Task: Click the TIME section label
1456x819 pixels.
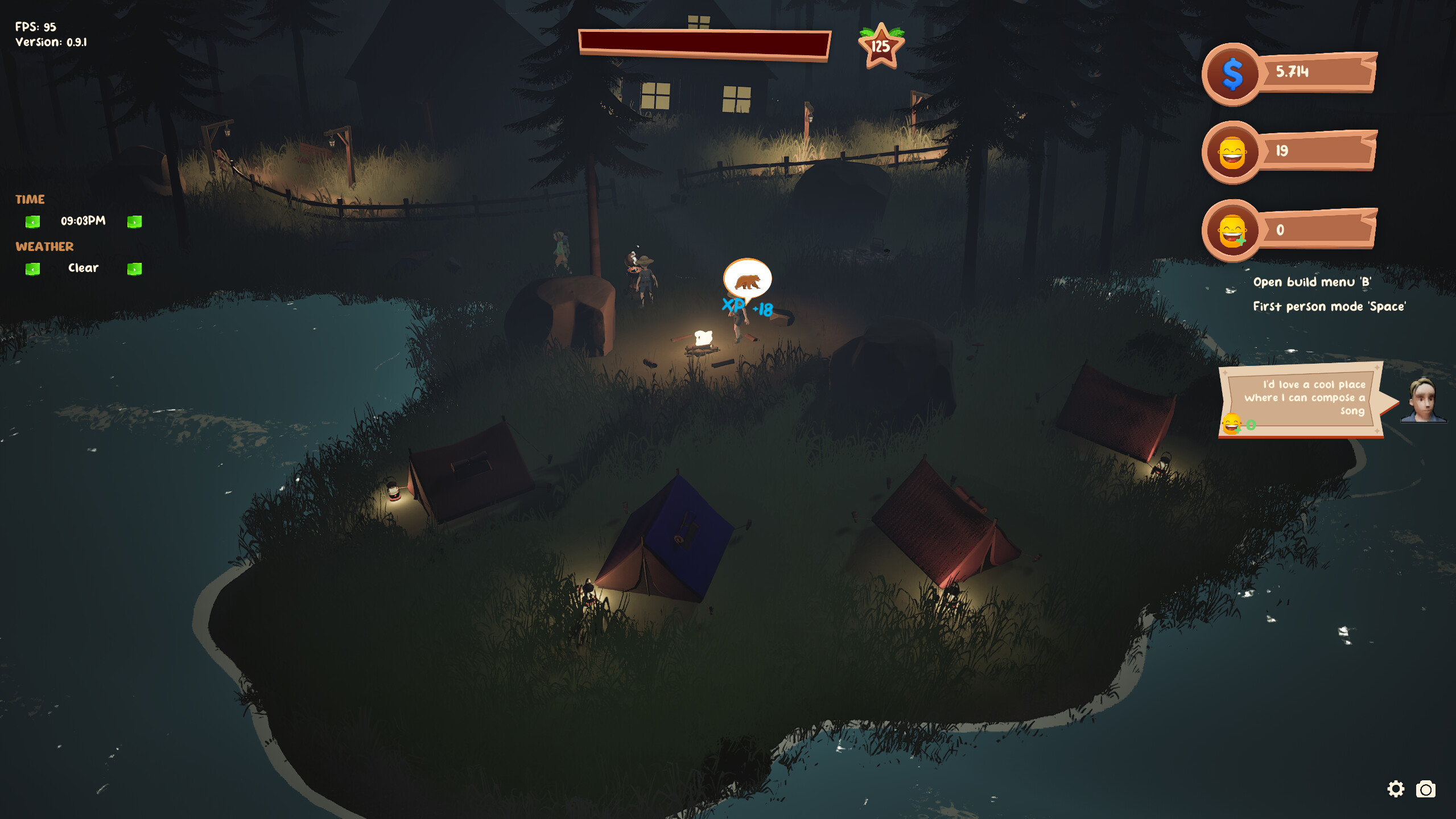Action: click(30, 199)
